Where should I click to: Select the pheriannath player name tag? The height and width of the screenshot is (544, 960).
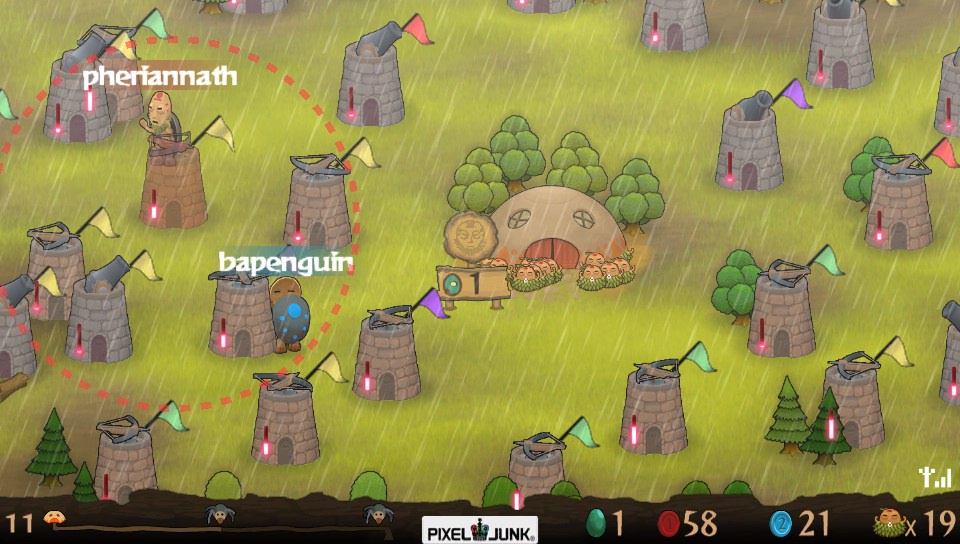coord(160,76)
